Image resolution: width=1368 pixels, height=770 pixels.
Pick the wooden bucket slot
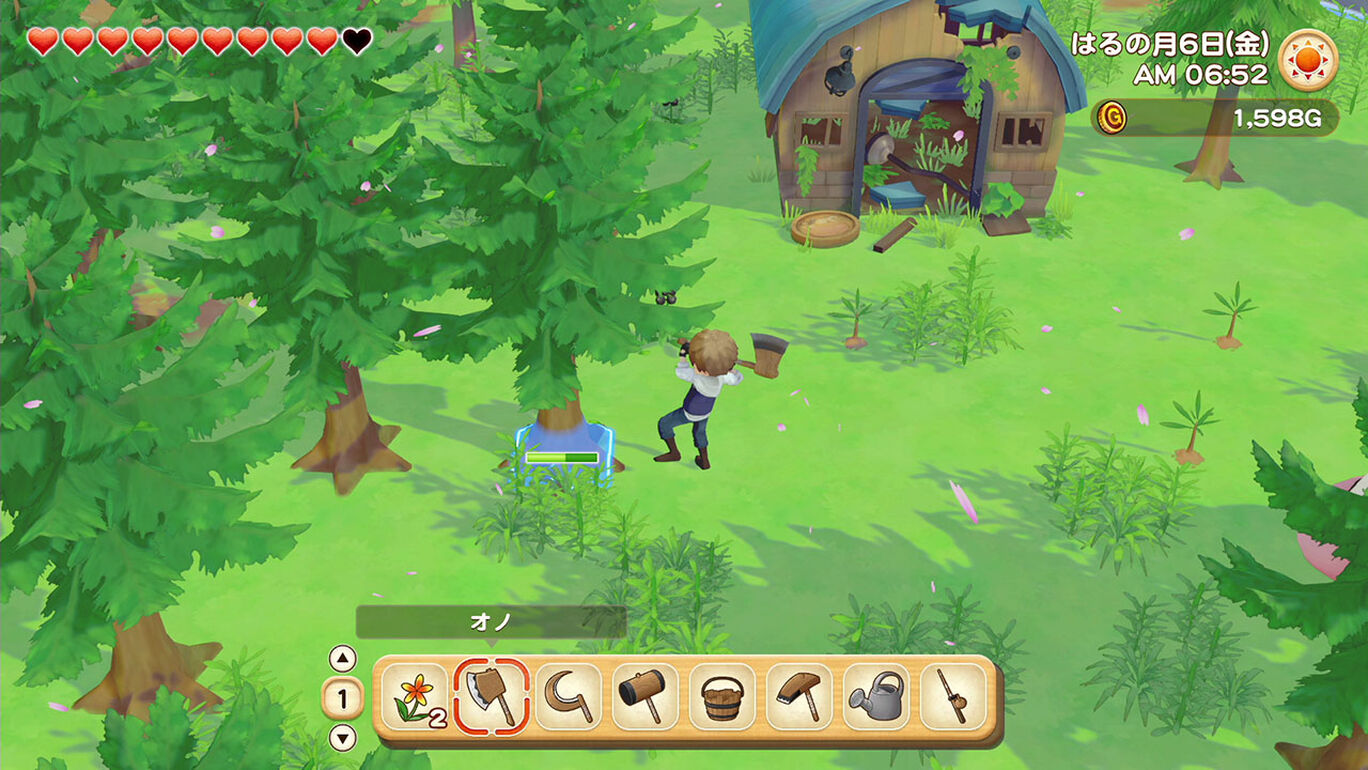[x=722, y=696]
